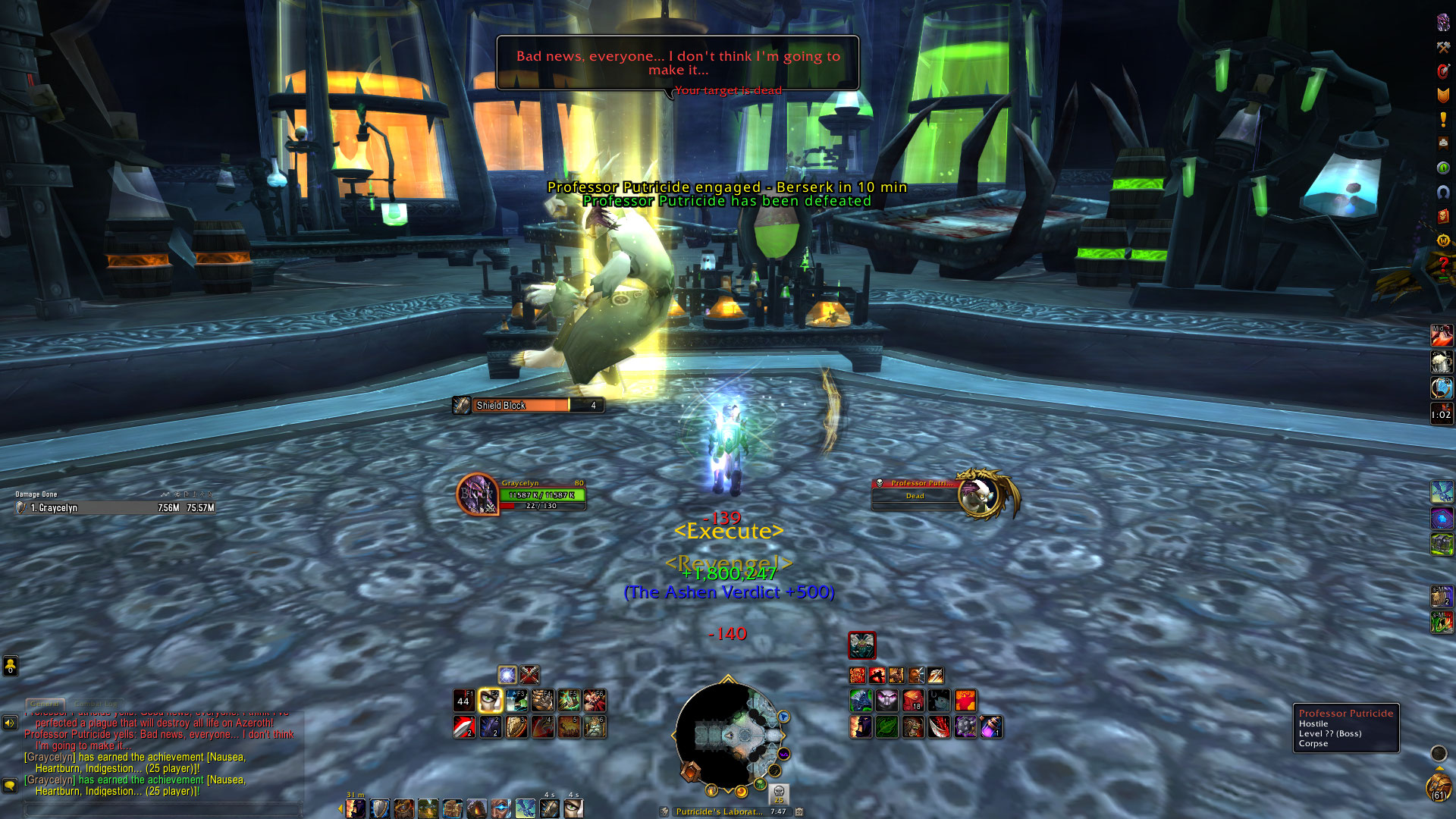Image resolution: width=1456 pixels, height=819 pixels.
Task: Open the crossed hammers professions icon
Action: coord(1443,47)
